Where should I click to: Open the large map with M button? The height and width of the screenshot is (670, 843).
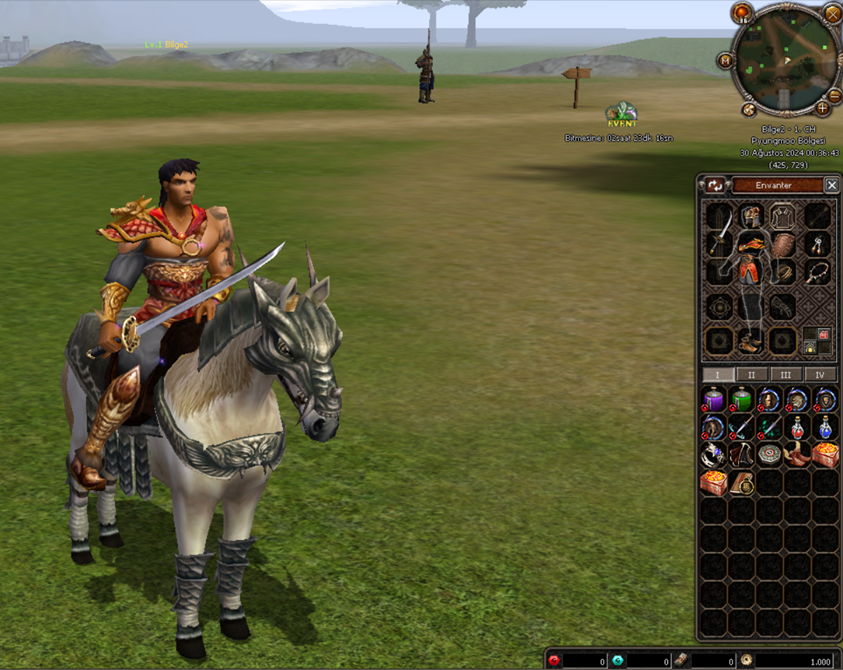point(723,61)
